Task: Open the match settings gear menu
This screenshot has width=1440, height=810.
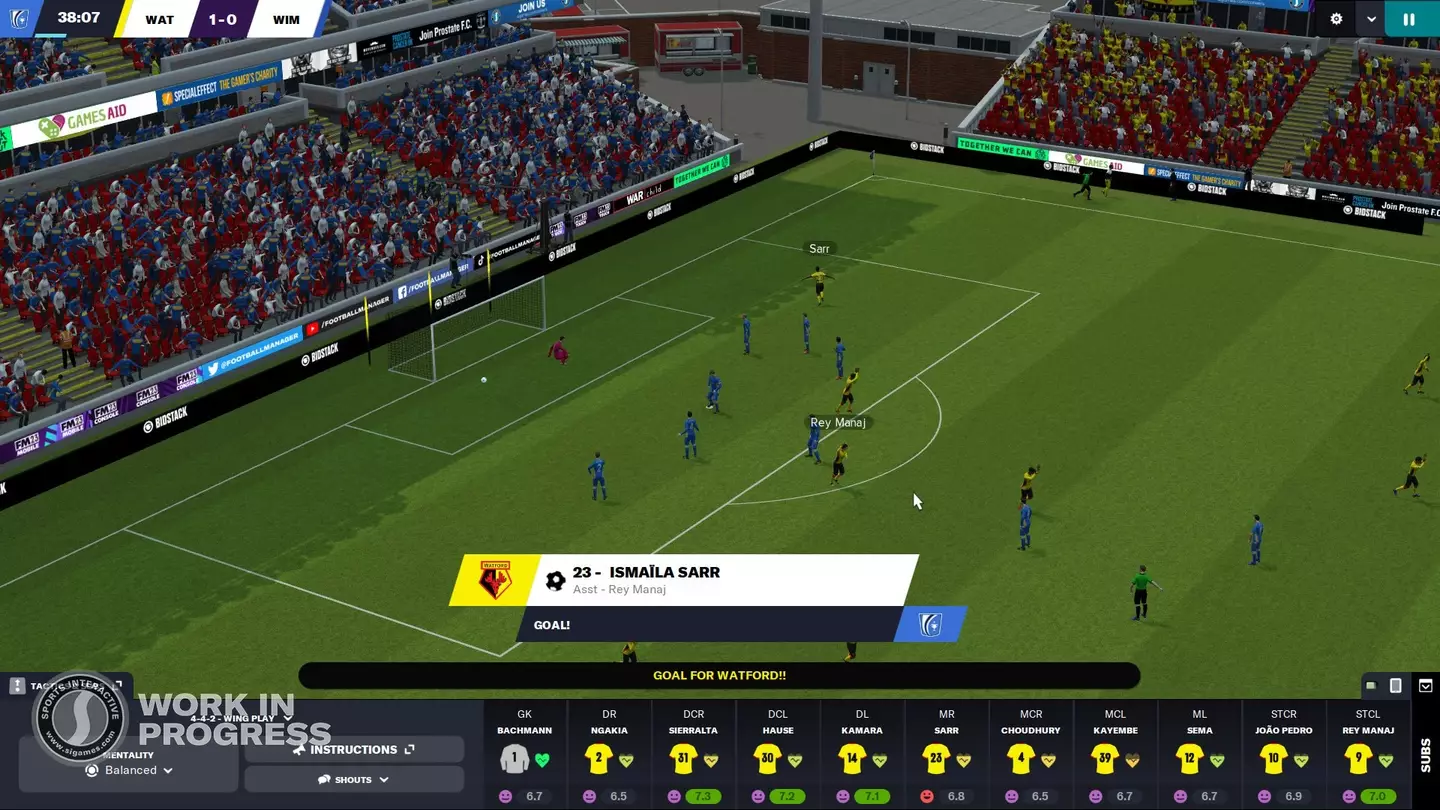Action: [1334, 18]
